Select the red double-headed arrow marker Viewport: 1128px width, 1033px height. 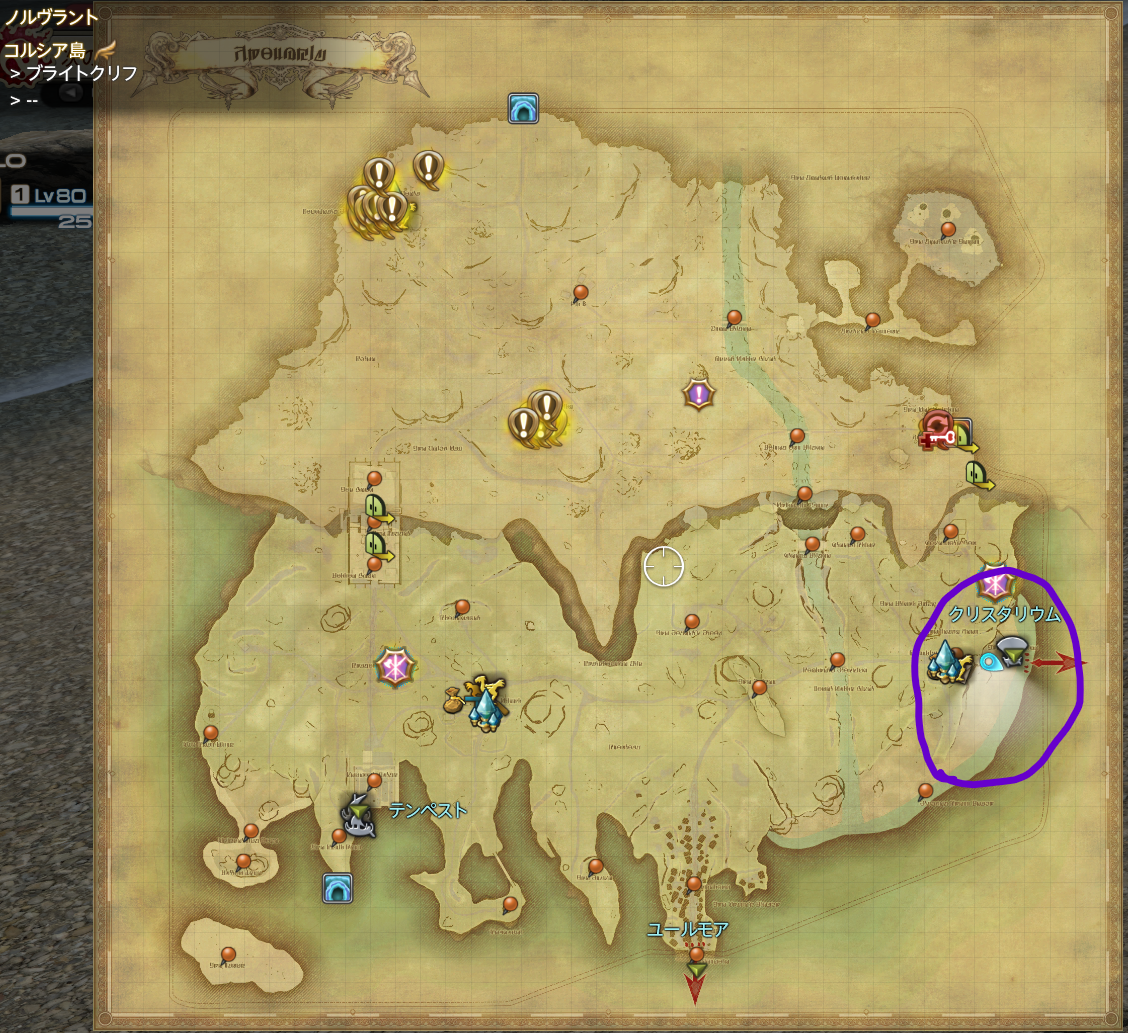1059,663
